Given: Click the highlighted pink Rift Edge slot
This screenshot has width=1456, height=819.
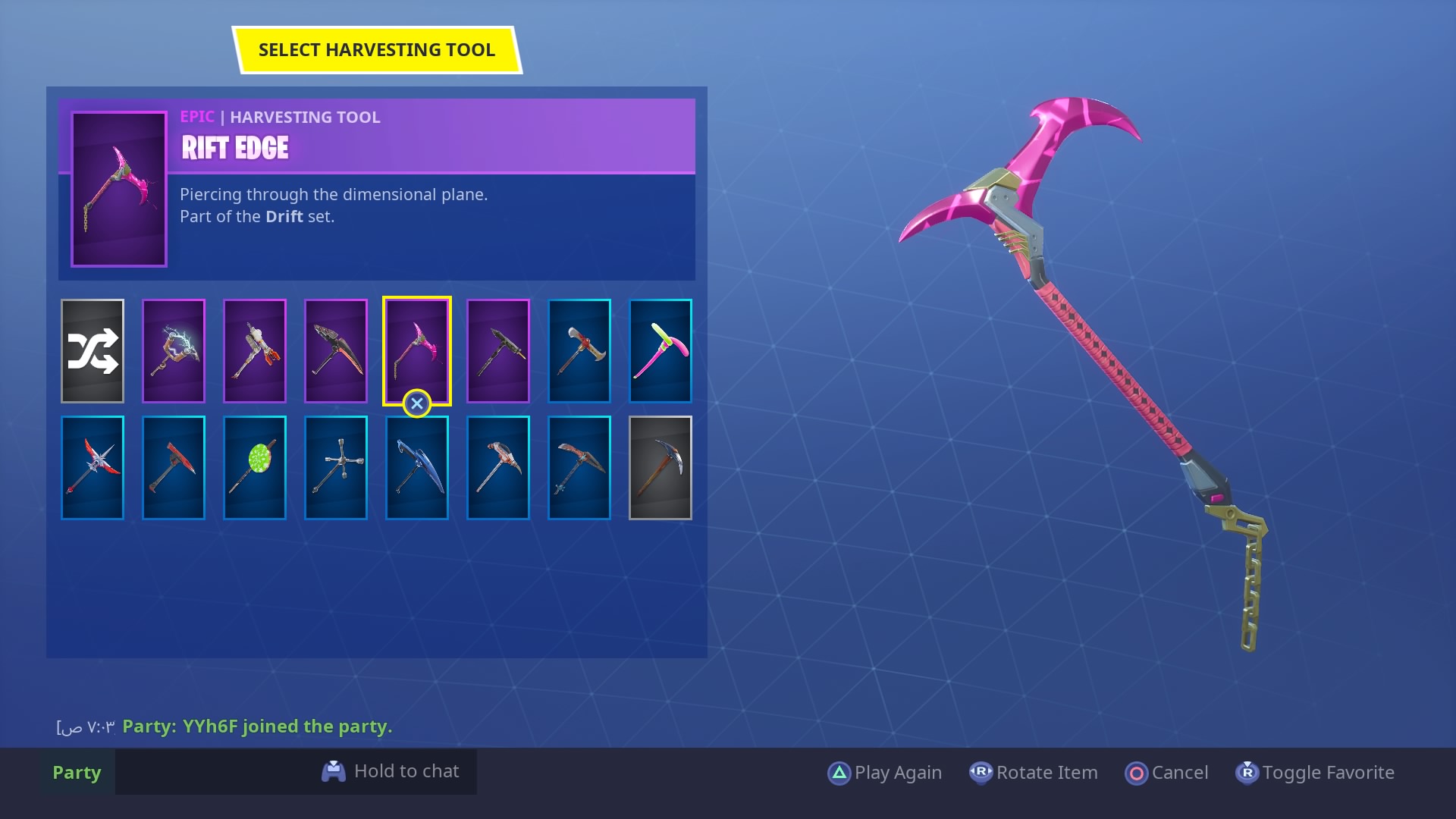Looking at the screenshot, I should click(417, 350).
